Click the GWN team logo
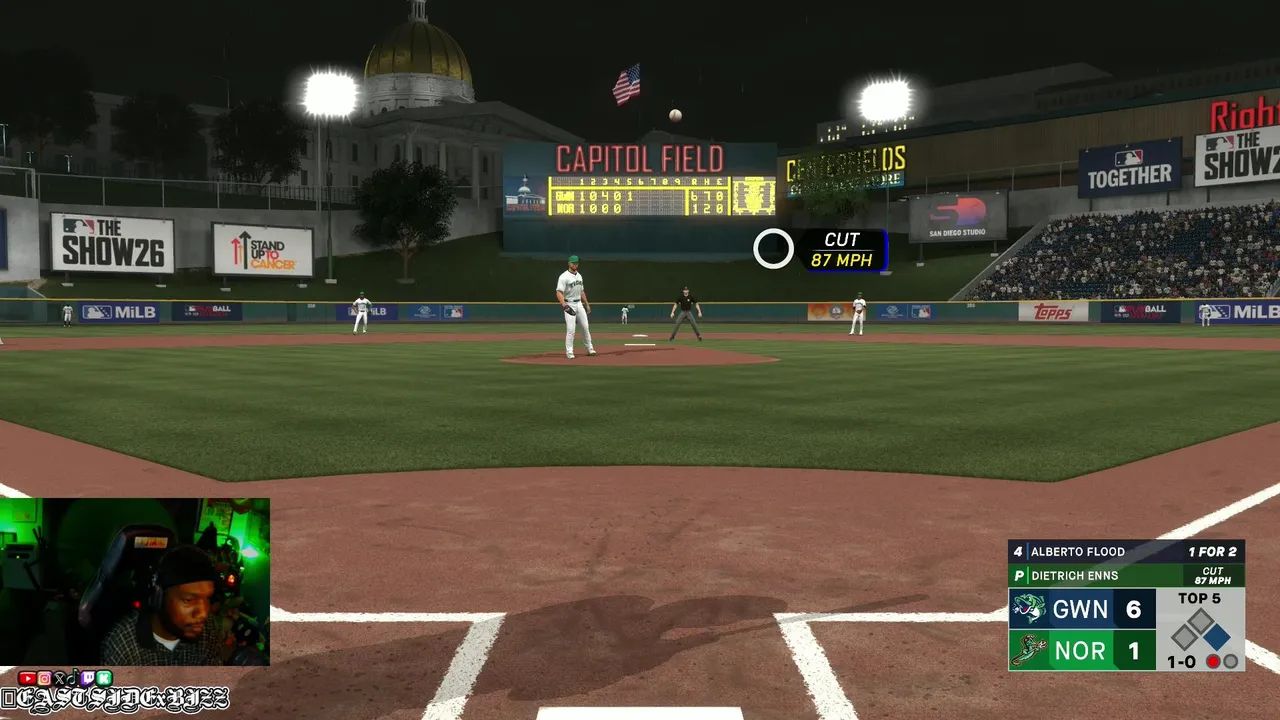 click(1029, 609)
